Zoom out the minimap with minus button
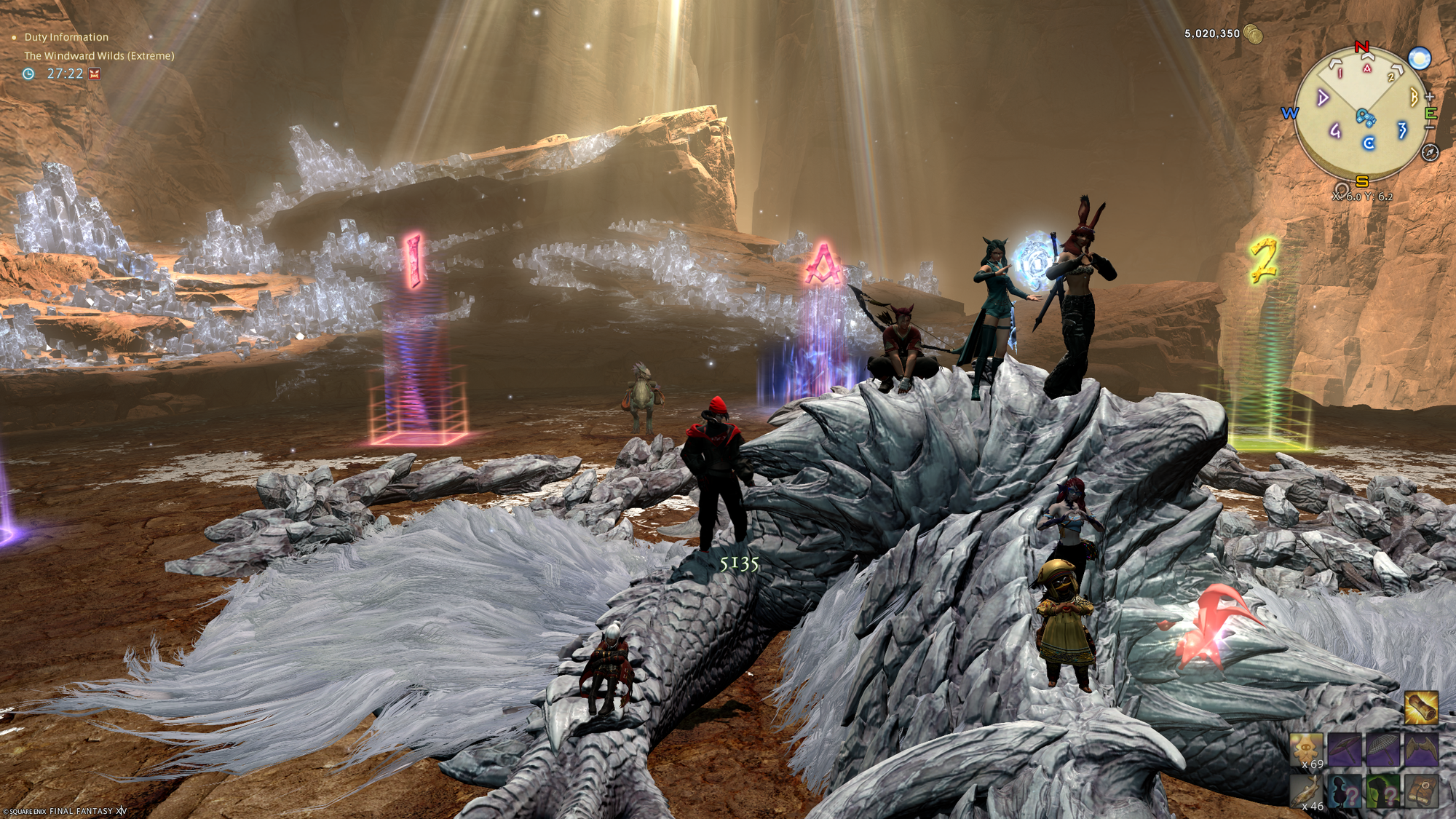This screenshot has height=819, width=1456. click(x=1430, y=127)
